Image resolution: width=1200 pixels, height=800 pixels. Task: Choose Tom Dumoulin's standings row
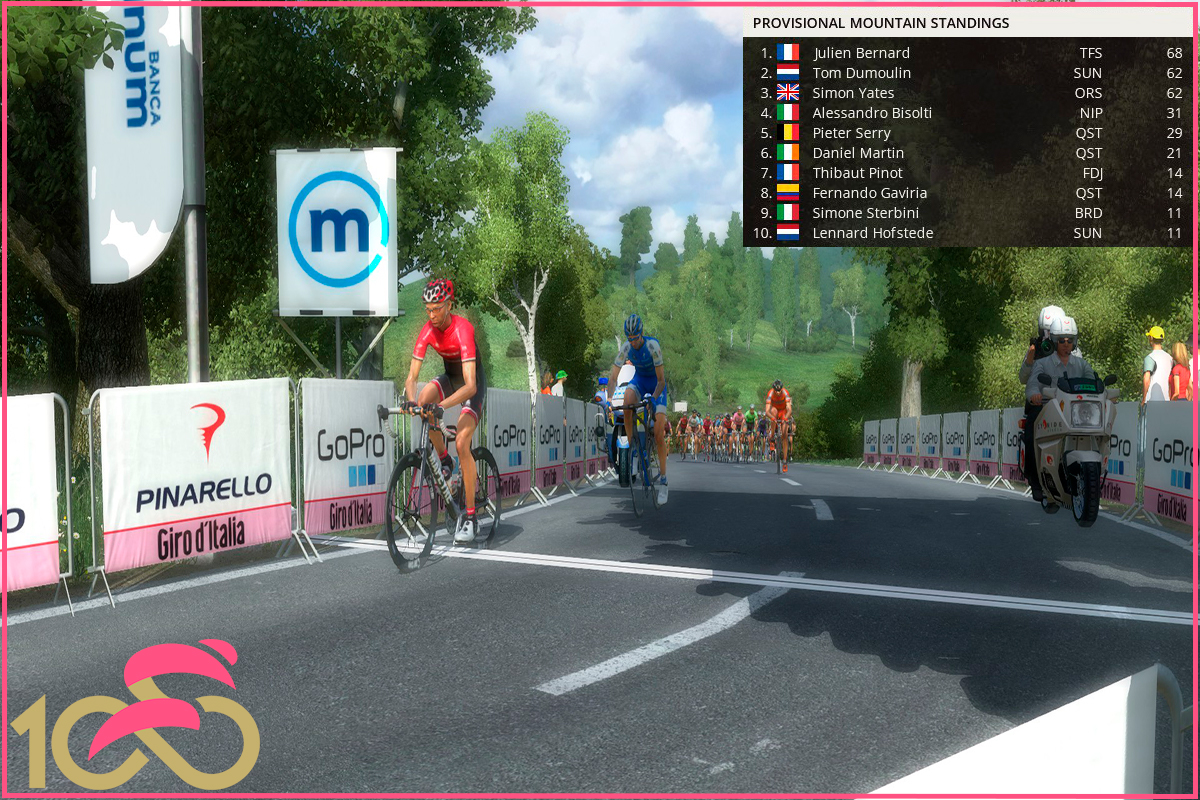(861, 73)
